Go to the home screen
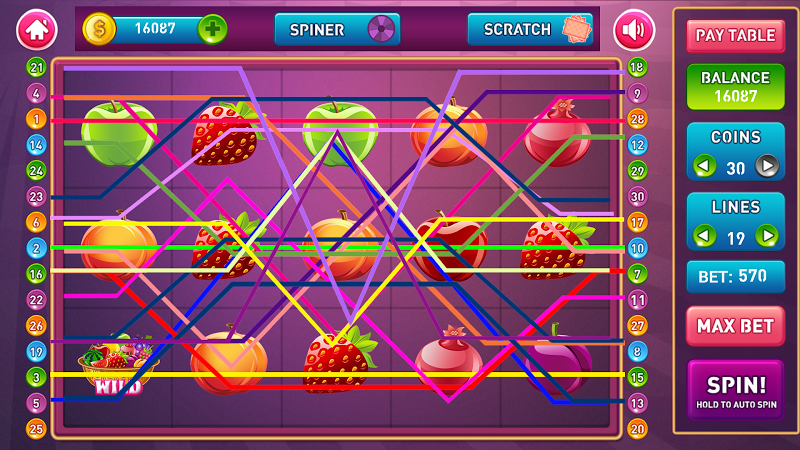Image resolution: width=800 pixels, height=450 pixels. tap(37, 29)
